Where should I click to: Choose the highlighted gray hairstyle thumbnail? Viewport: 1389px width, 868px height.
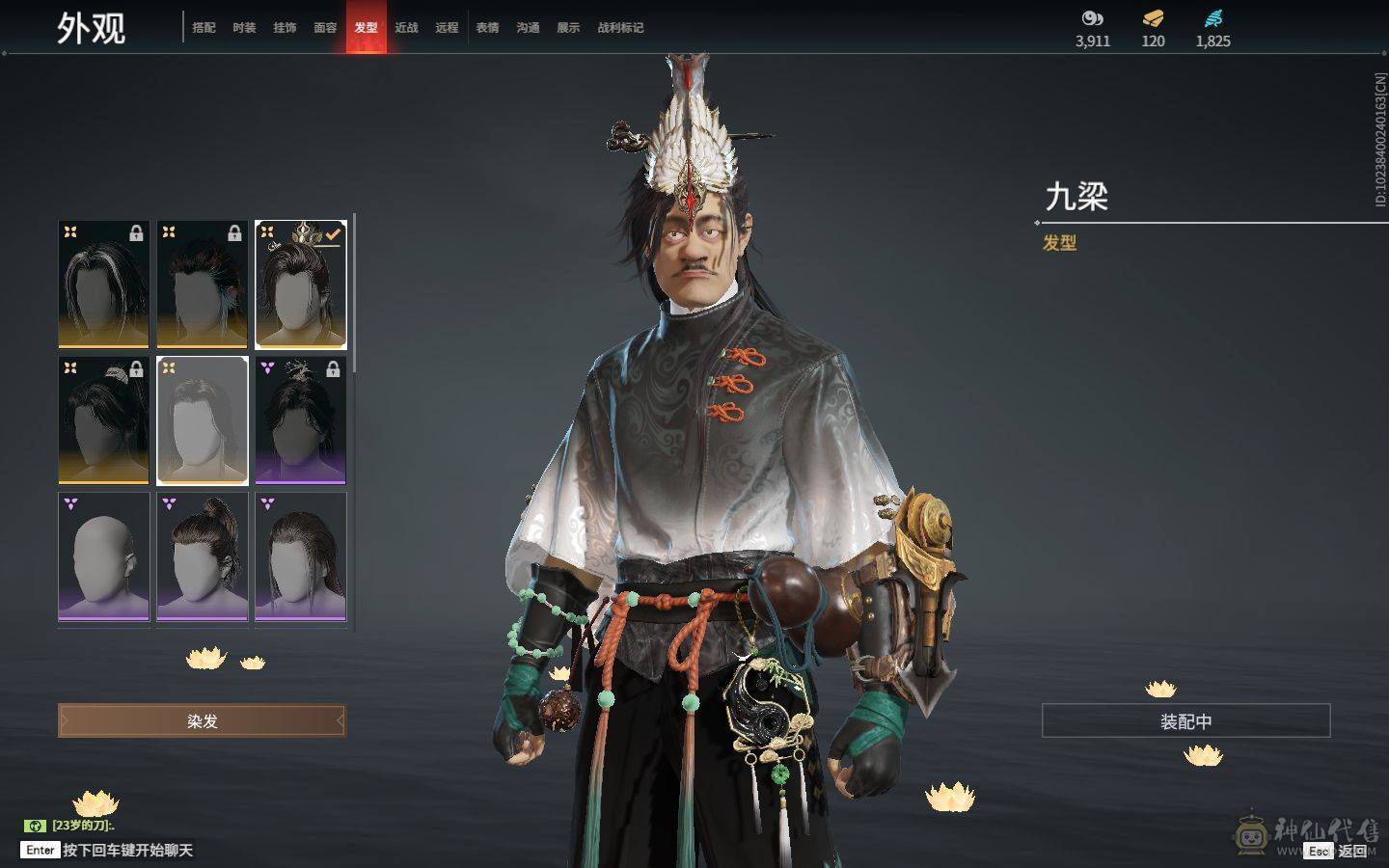203,420
